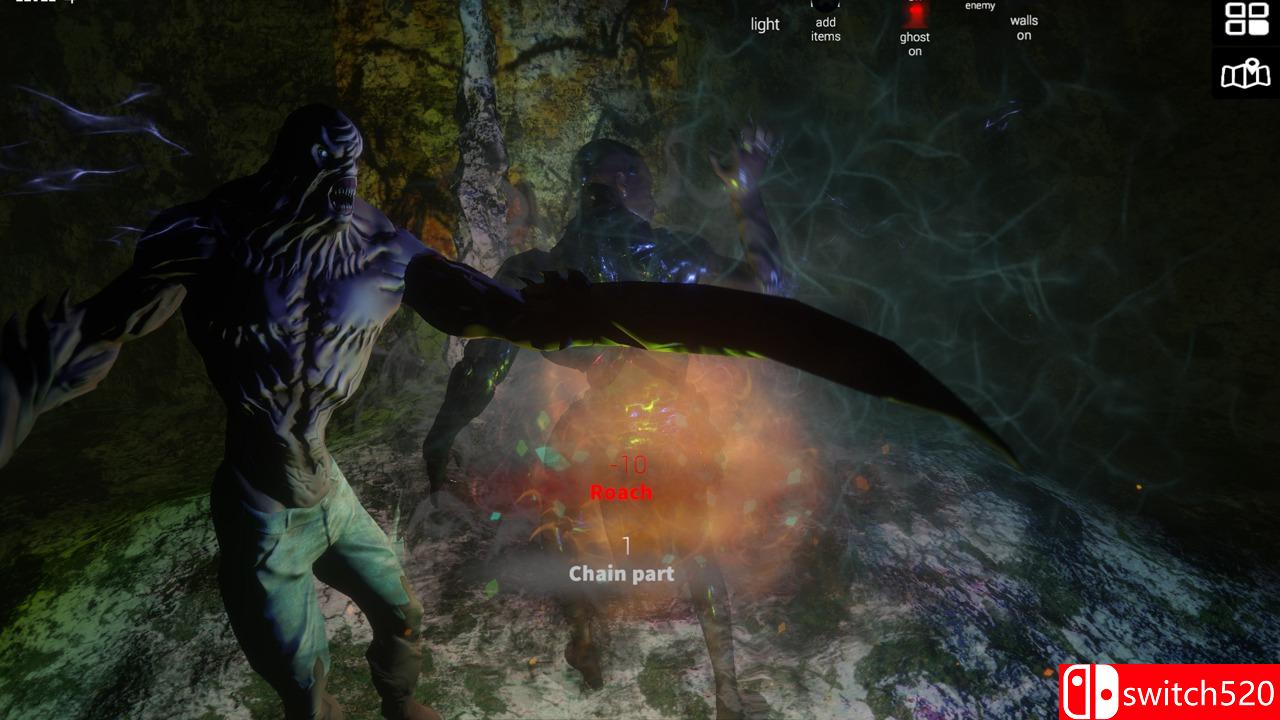Select the top-left square in the grid icon

[x=1235, y=12]
